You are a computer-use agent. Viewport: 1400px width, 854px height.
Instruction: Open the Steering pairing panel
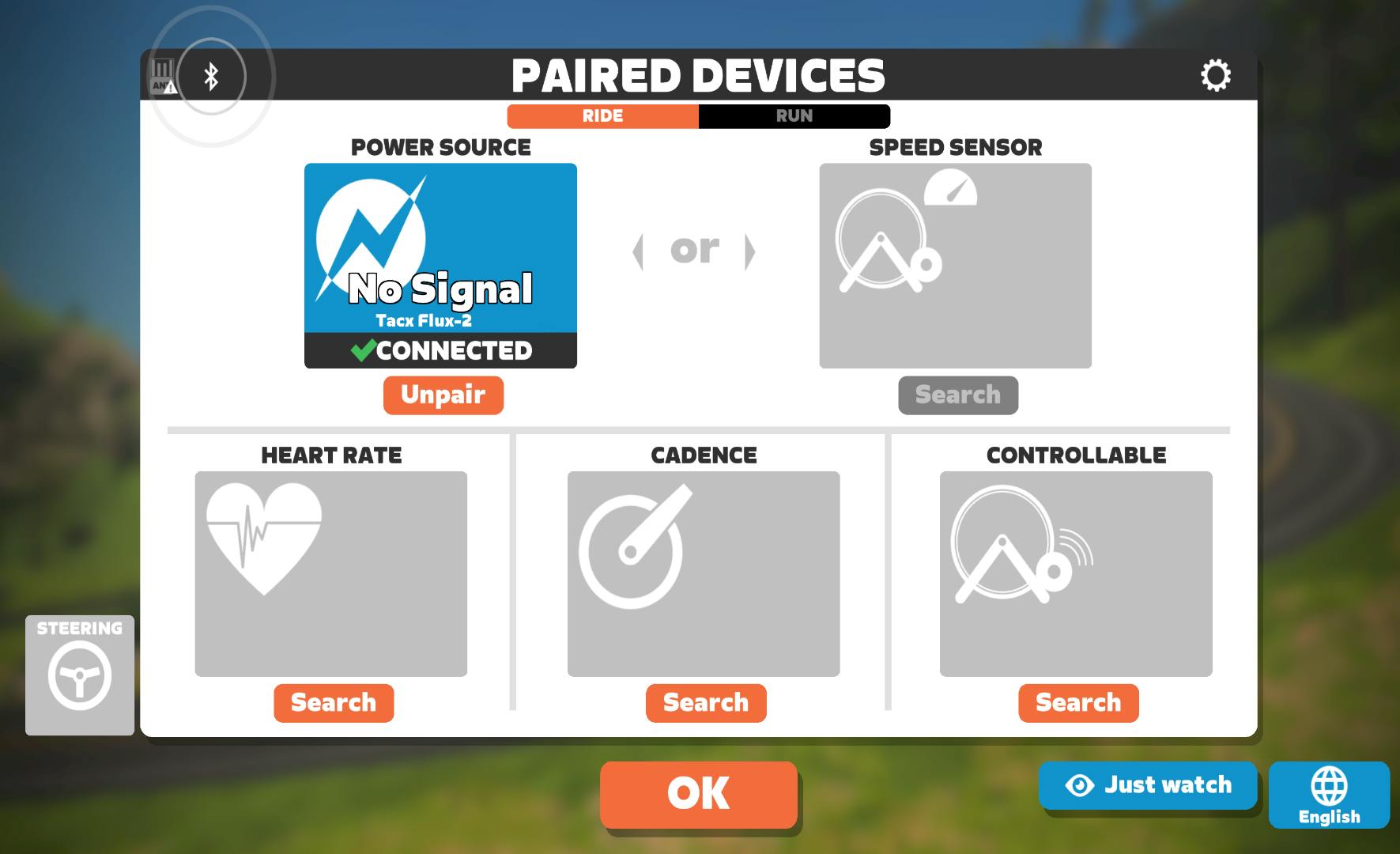coord(78,676)
